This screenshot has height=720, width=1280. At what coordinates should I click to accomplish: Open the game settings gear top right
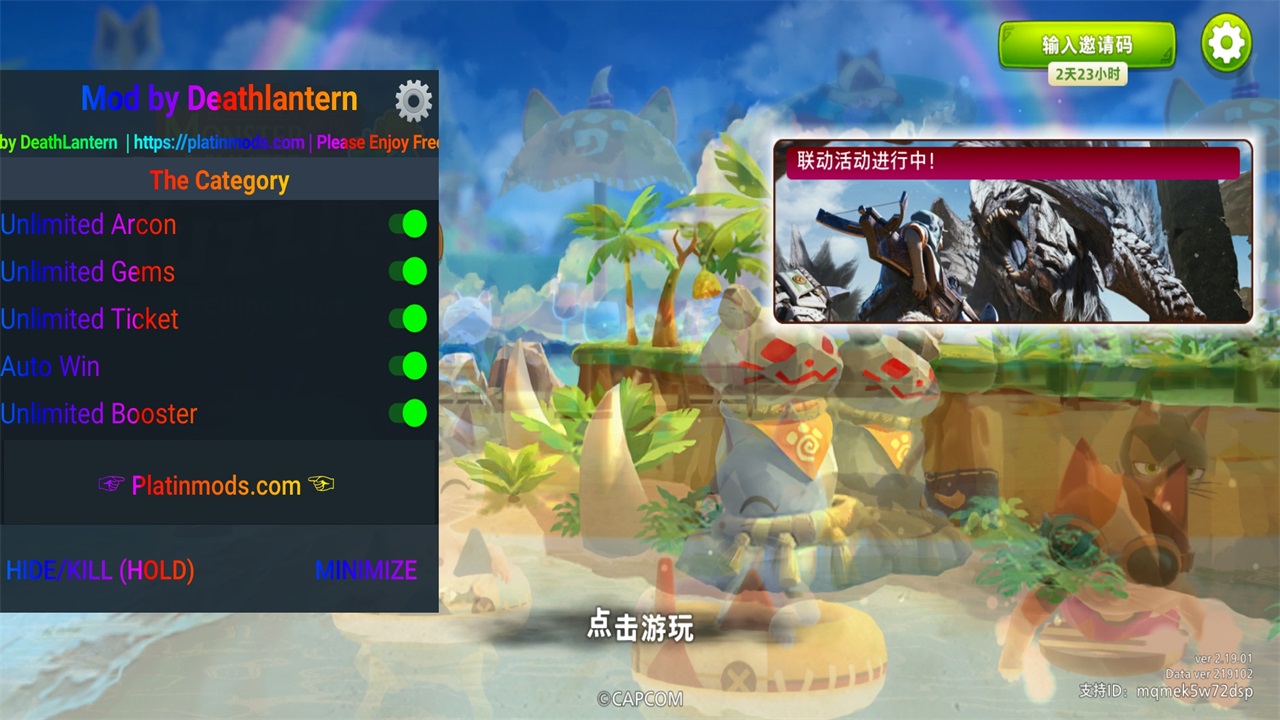pos(1227,42)
